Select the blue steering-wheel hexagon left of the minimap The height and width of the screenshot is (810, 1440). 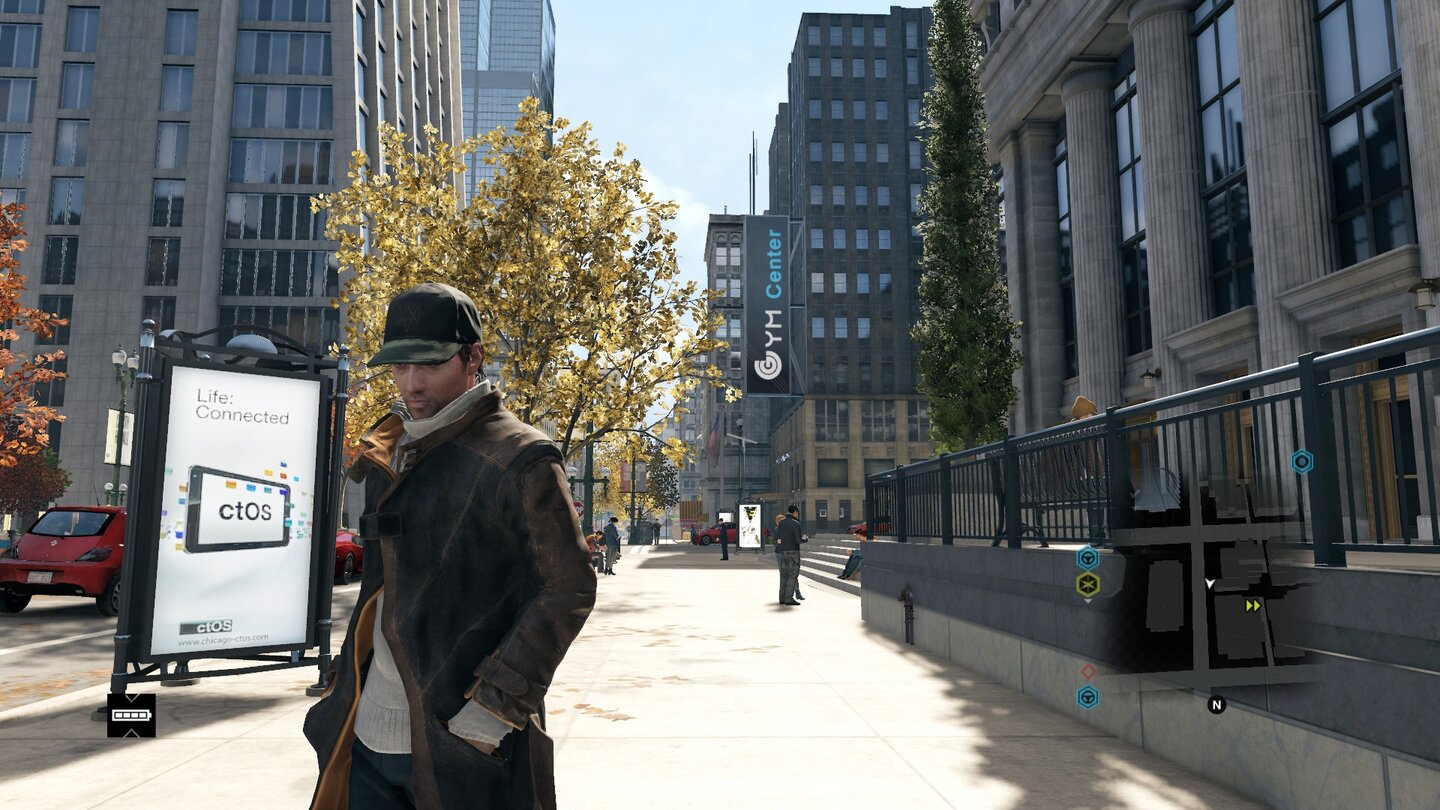(1087, 557)
